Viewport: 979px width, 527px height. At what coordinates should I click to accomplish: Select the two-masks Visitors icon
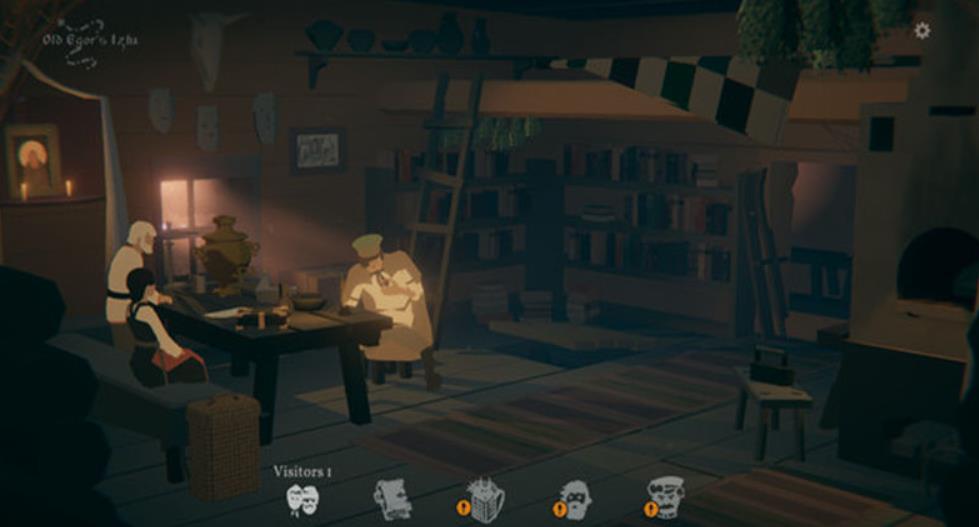click(302, 498)
